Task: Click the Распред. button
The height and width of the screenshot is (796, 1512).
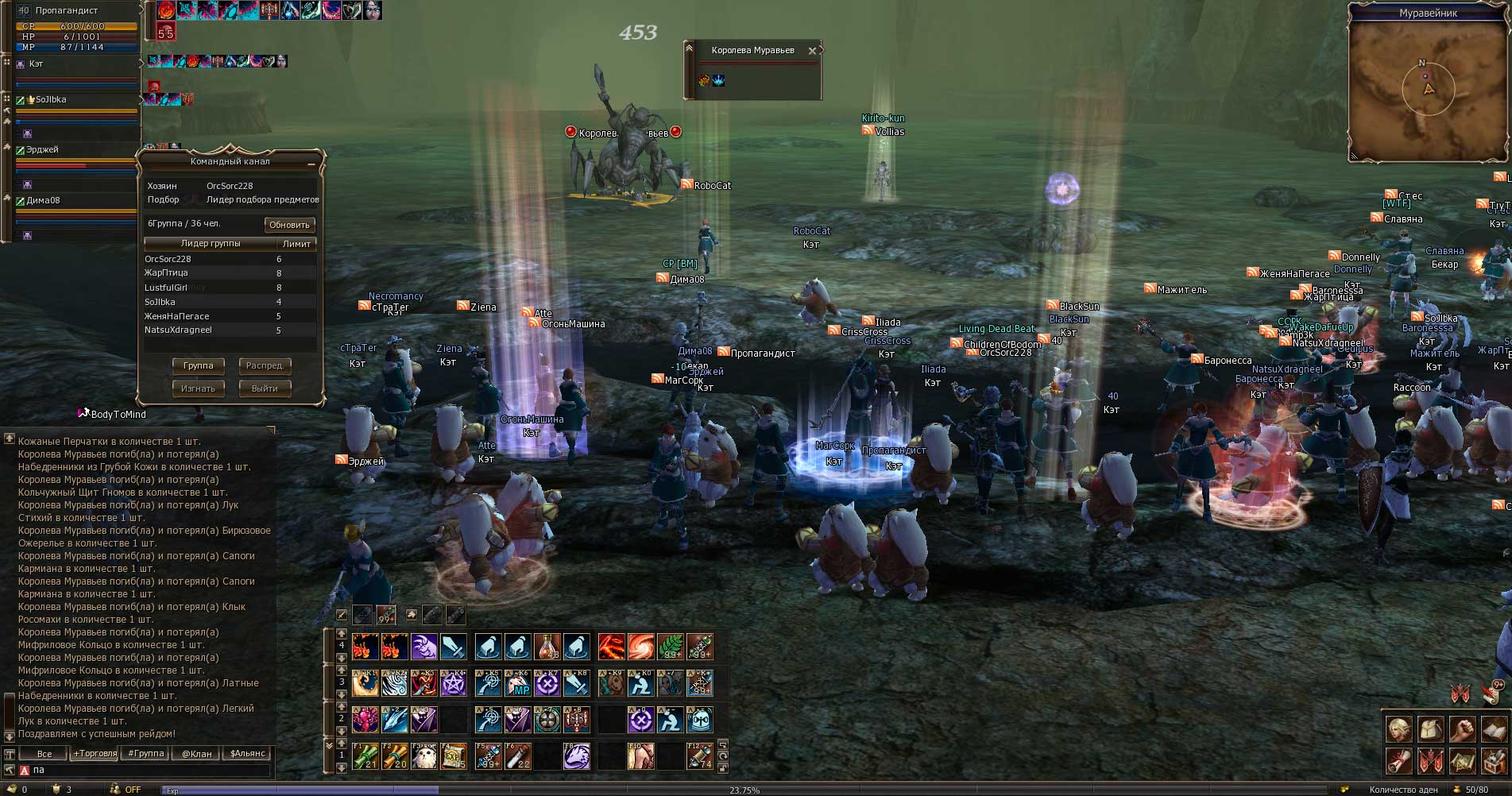Action: click(x=265, y=366)
